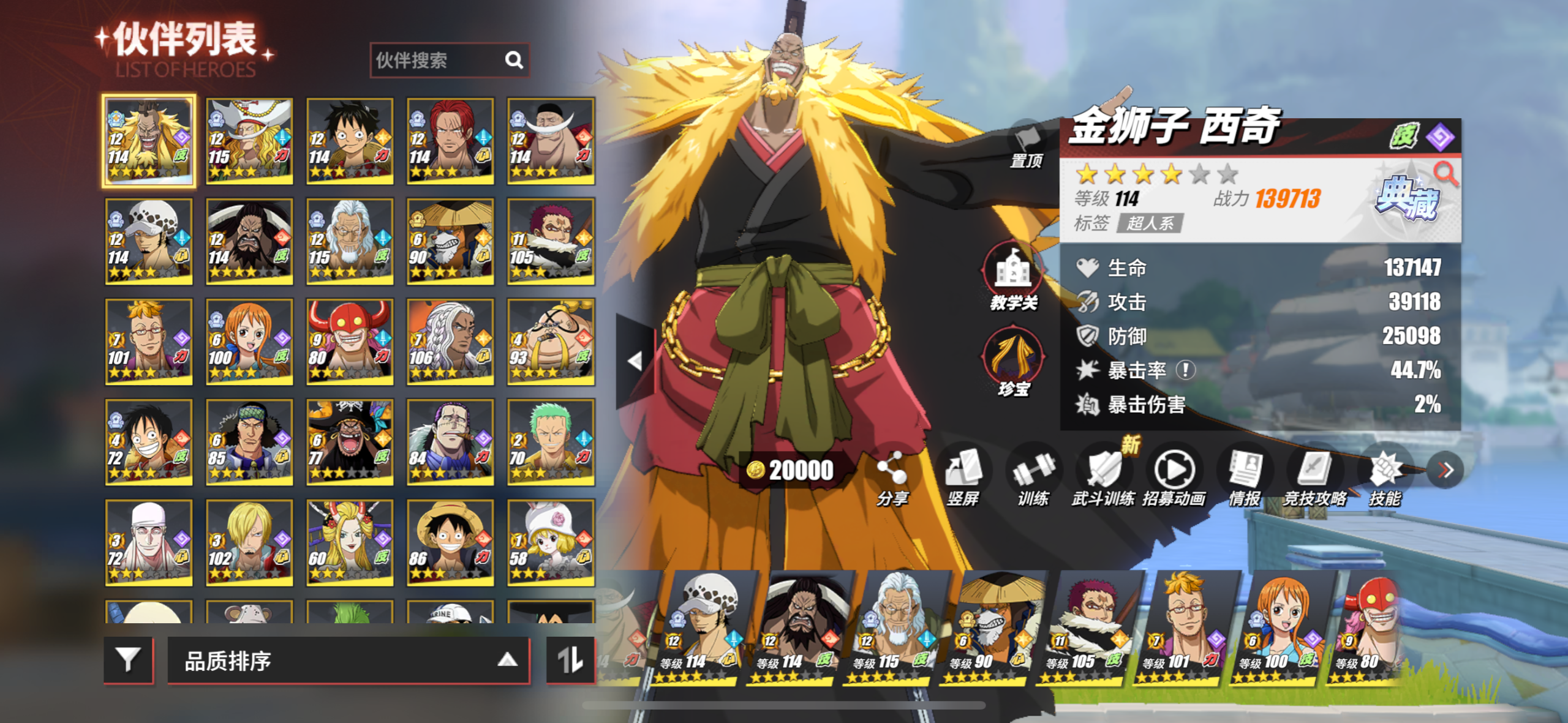The image size is (1568, 723).
Task: Select the Whitebeard portrait in the grid
Action: point(551,141)
